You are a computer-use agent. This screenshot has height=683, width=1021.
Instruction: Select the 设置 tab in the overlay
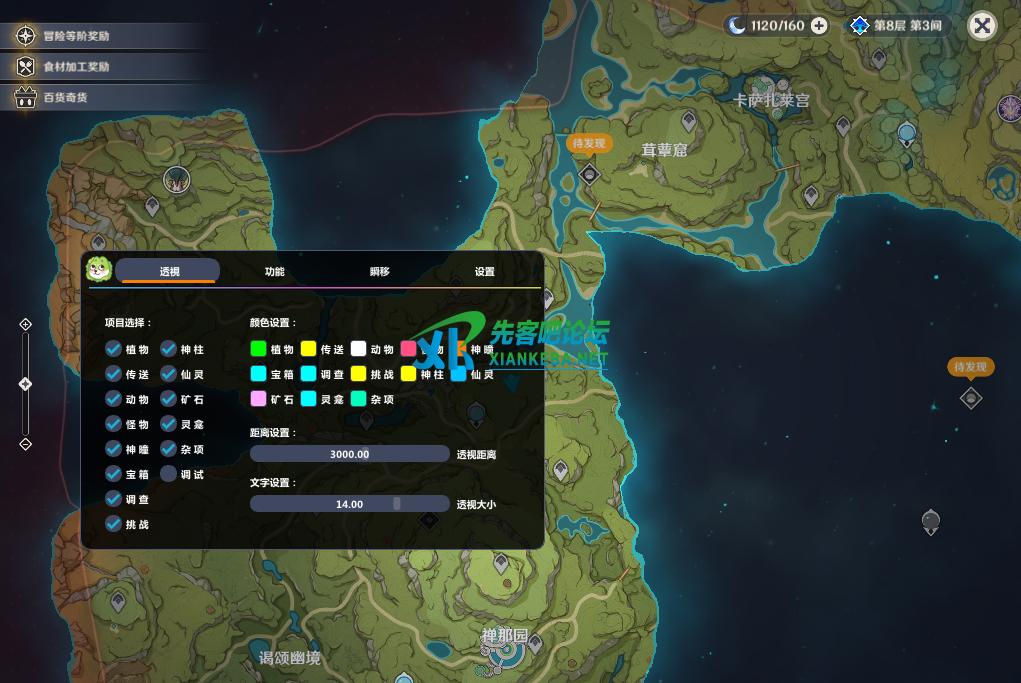point(485,272)
